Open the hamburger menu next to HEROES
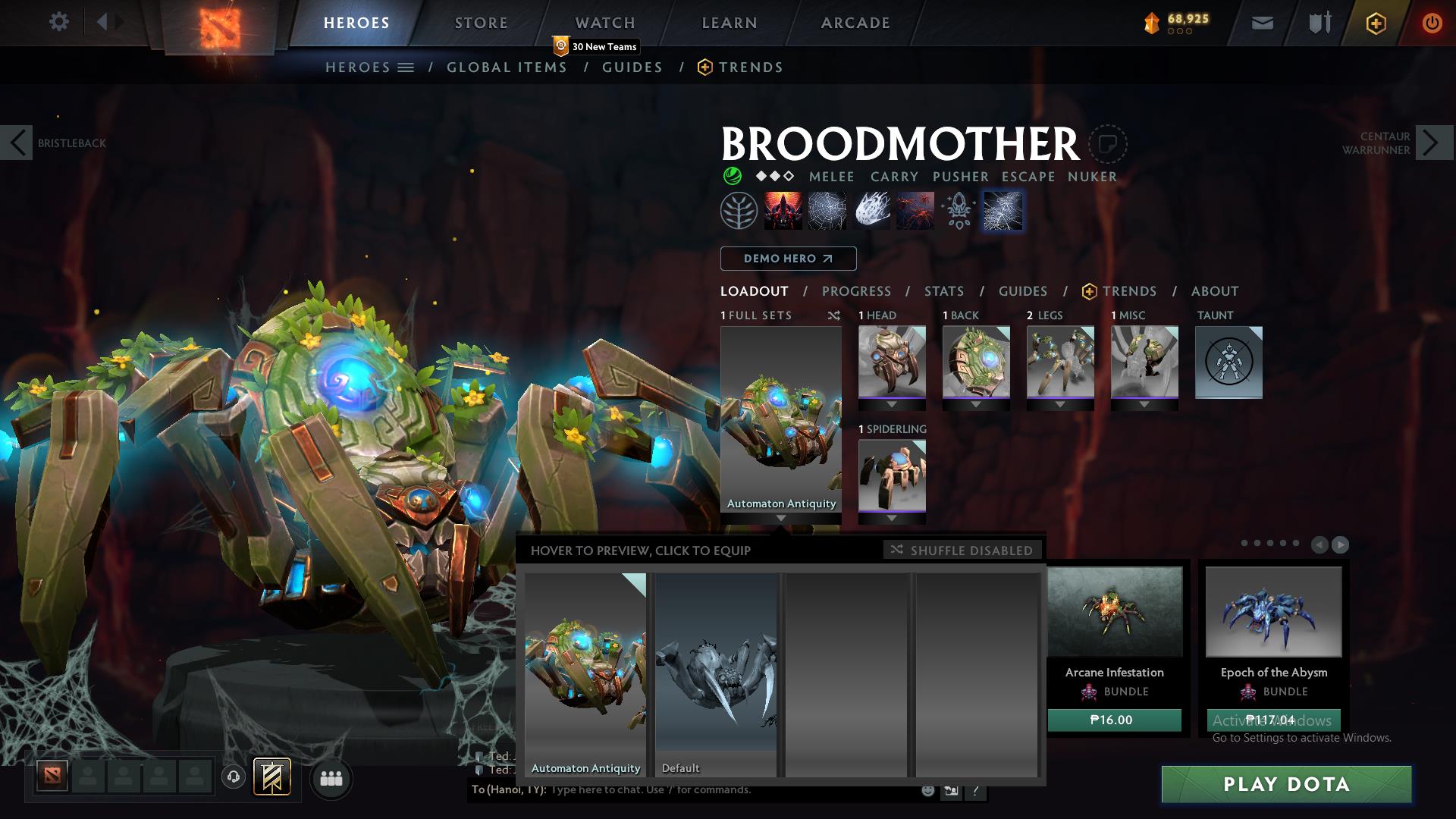 (405, 67)
